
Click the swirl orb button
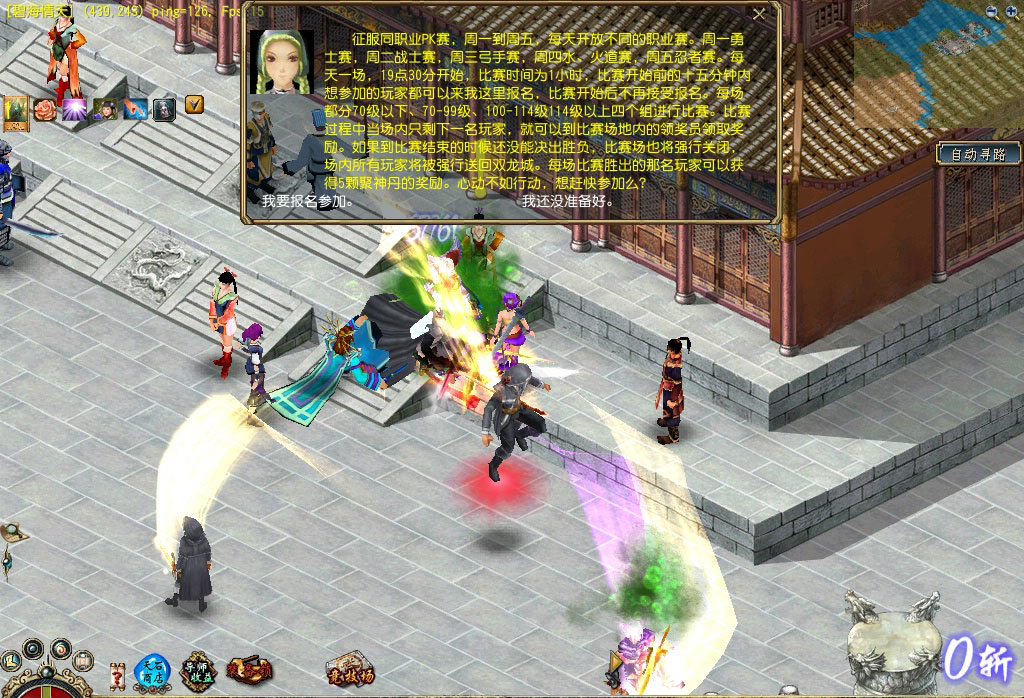(58, 649)
